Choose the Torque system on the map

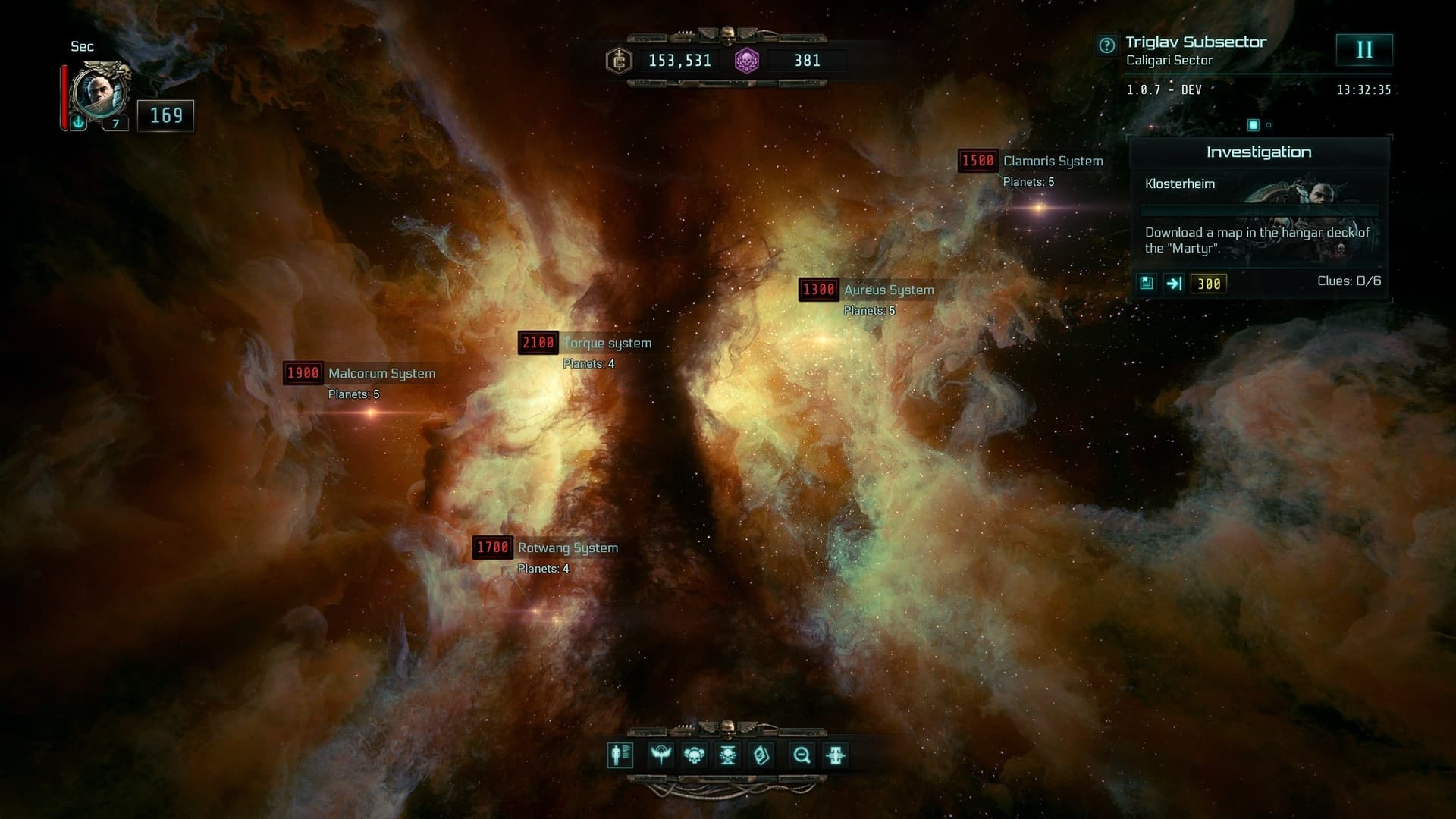(607, 343)
